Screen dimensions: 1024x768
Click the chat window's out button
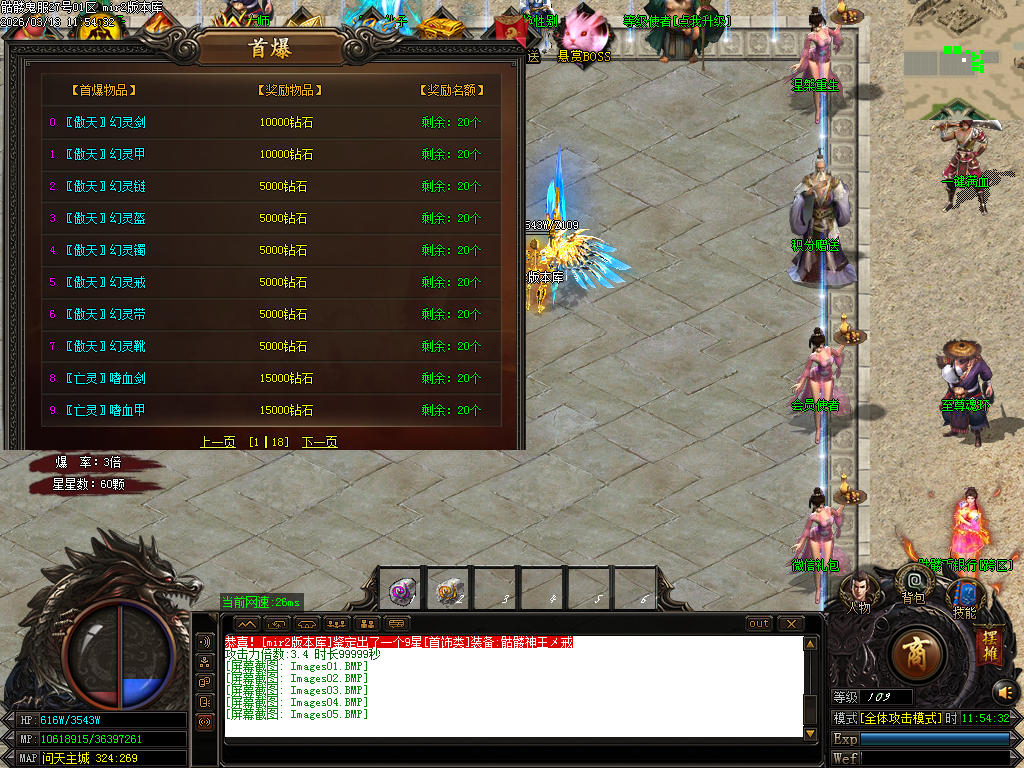760,624
